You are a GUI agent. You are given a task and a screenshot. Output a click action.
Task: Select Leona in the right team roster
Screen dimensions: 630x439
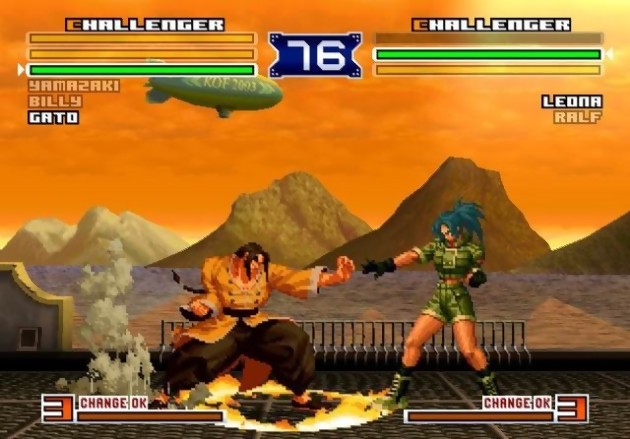572,102
